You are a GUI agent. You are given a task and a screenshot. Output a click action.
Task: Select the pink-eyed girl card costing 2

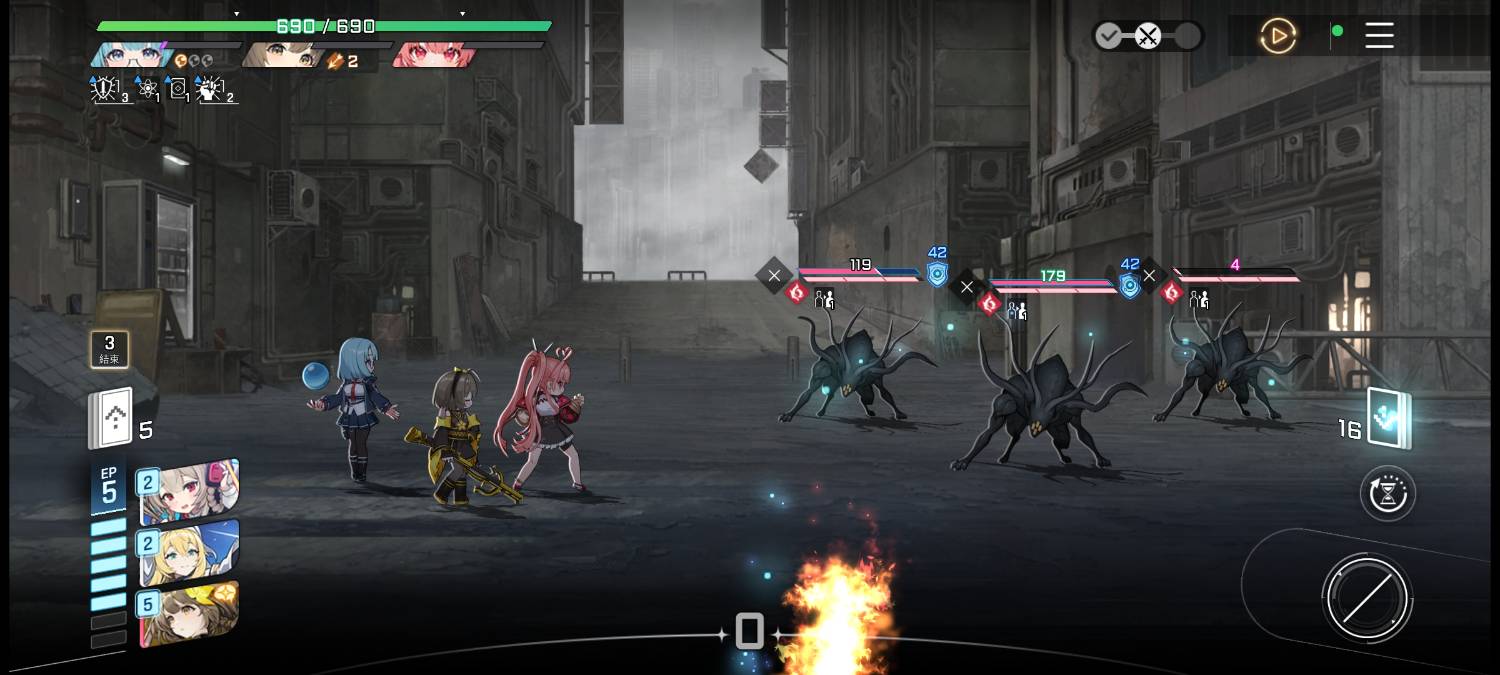[189, 492]
